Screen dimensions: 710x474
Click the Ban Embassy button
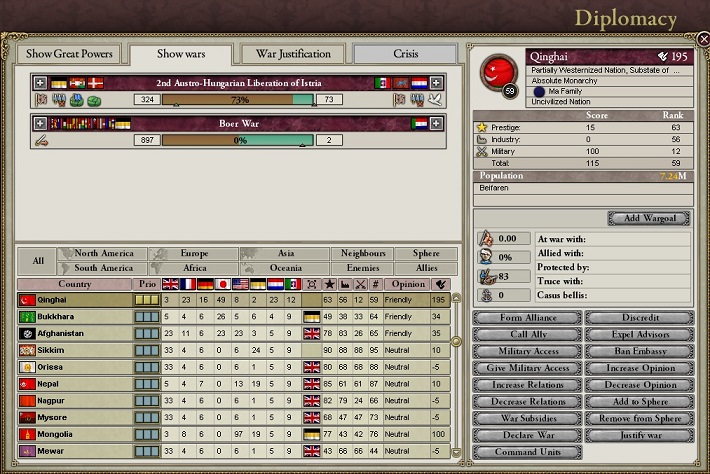[639, 351]
